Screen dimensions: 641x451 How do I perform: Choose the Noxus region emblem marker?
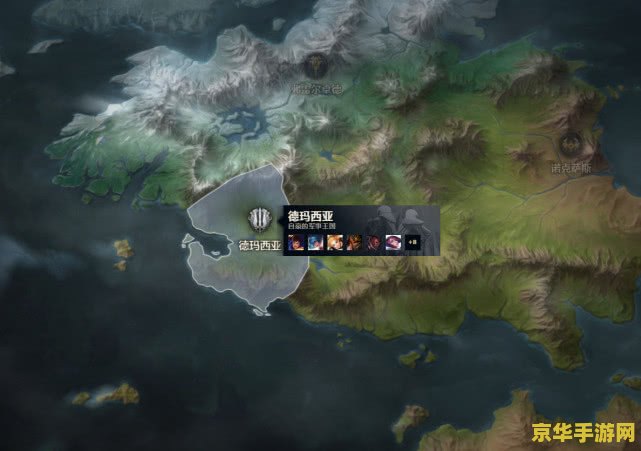[x=571, y=143]
